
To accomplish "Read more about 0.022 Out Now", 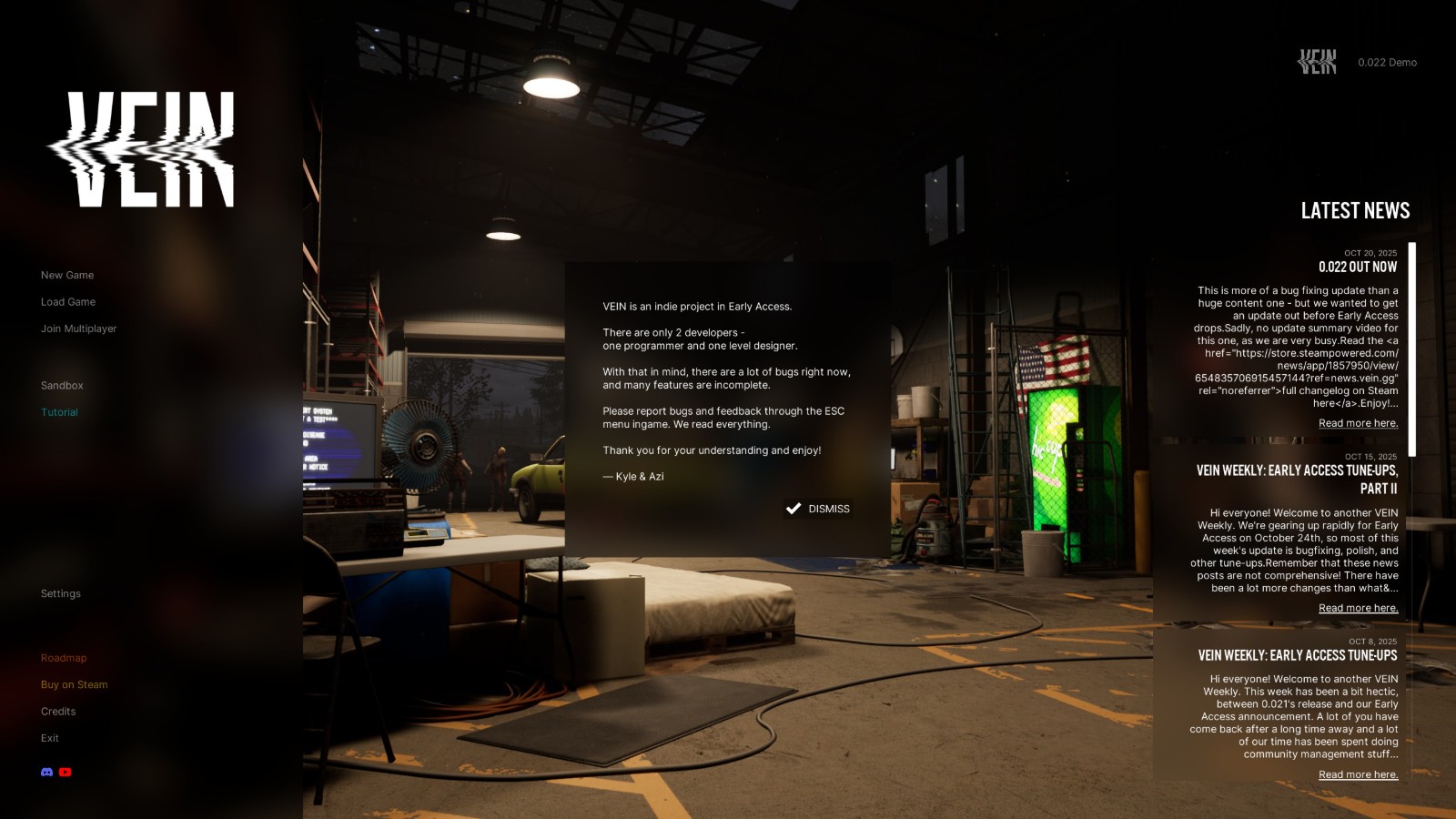I will tap(1358, 423).
